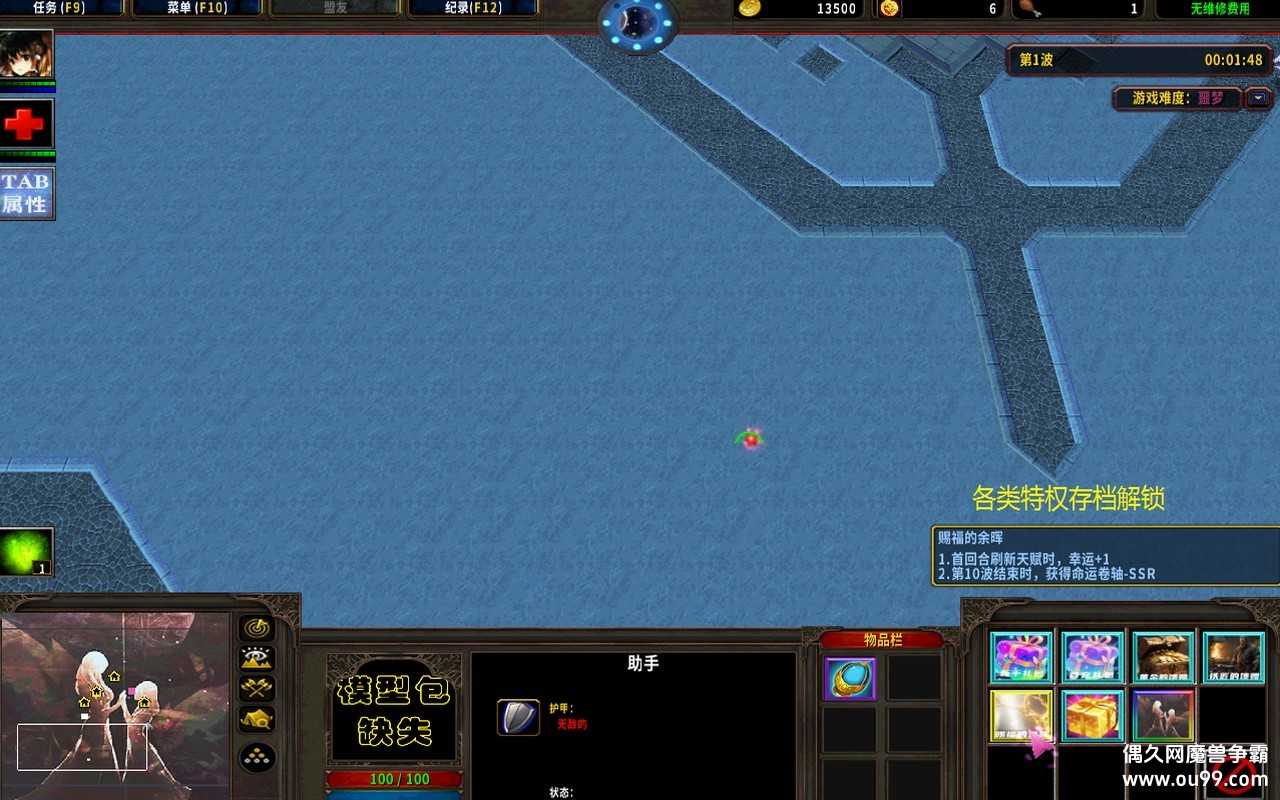Click the shield armor icon next to 护甲
Screen dimensions: 1280x800
tap(518, 717)
